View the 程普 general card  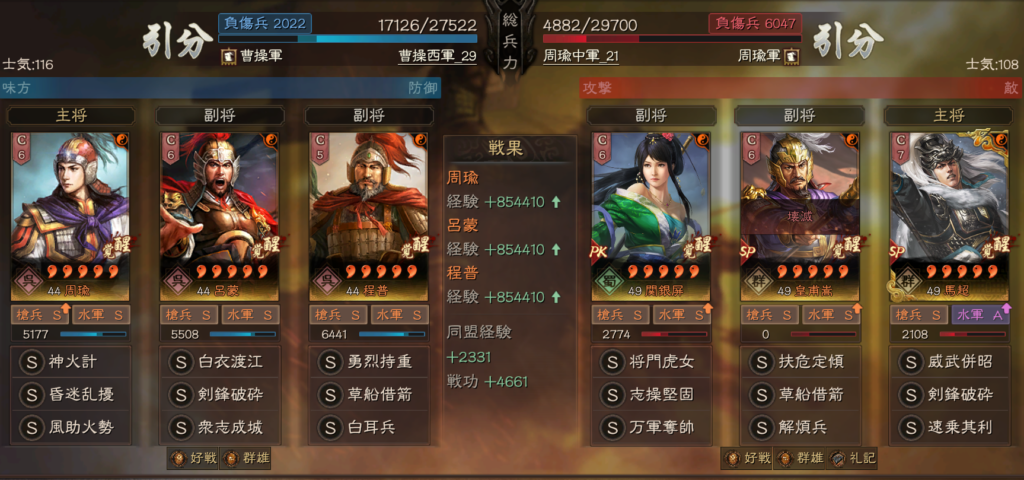click(x=366, y=215)
